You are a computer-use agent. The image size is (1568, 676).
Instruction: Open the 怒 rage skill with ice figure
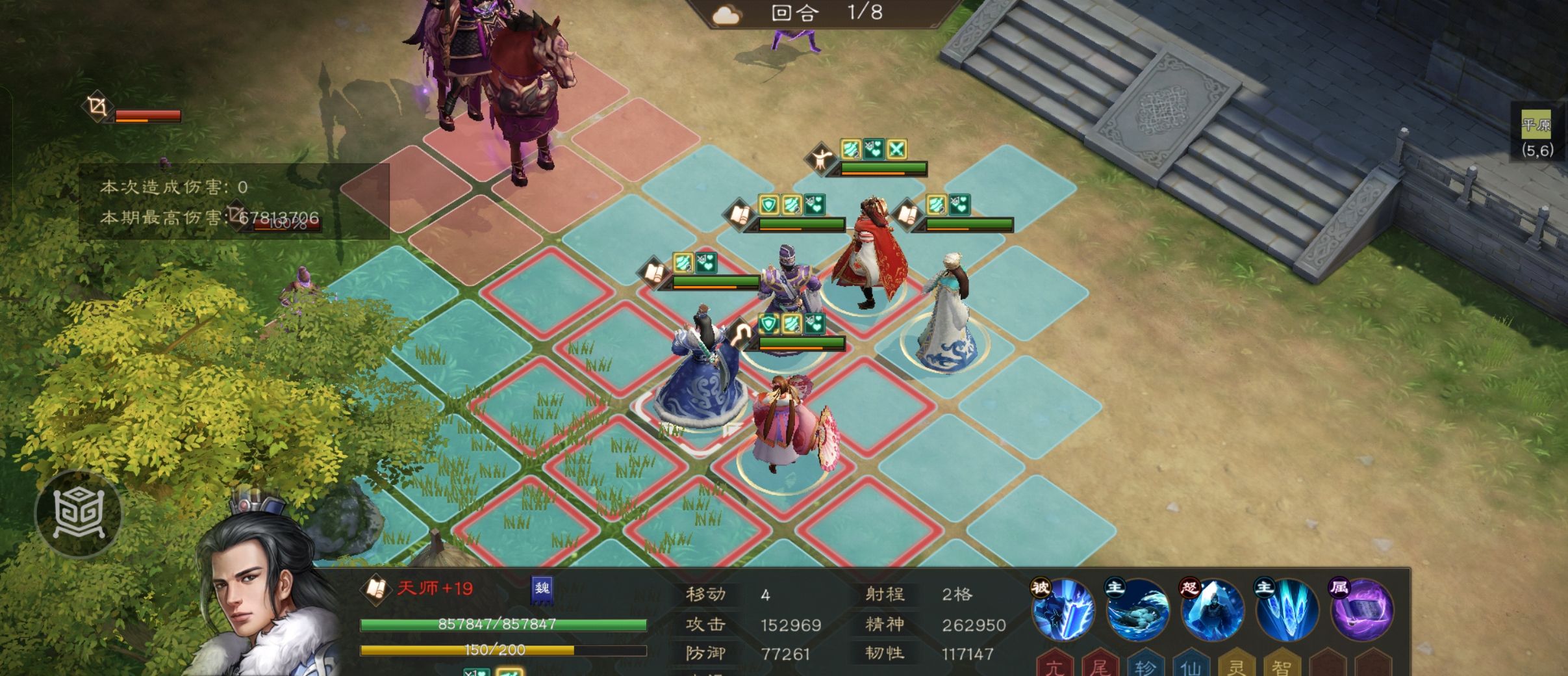coord(1210,612)
